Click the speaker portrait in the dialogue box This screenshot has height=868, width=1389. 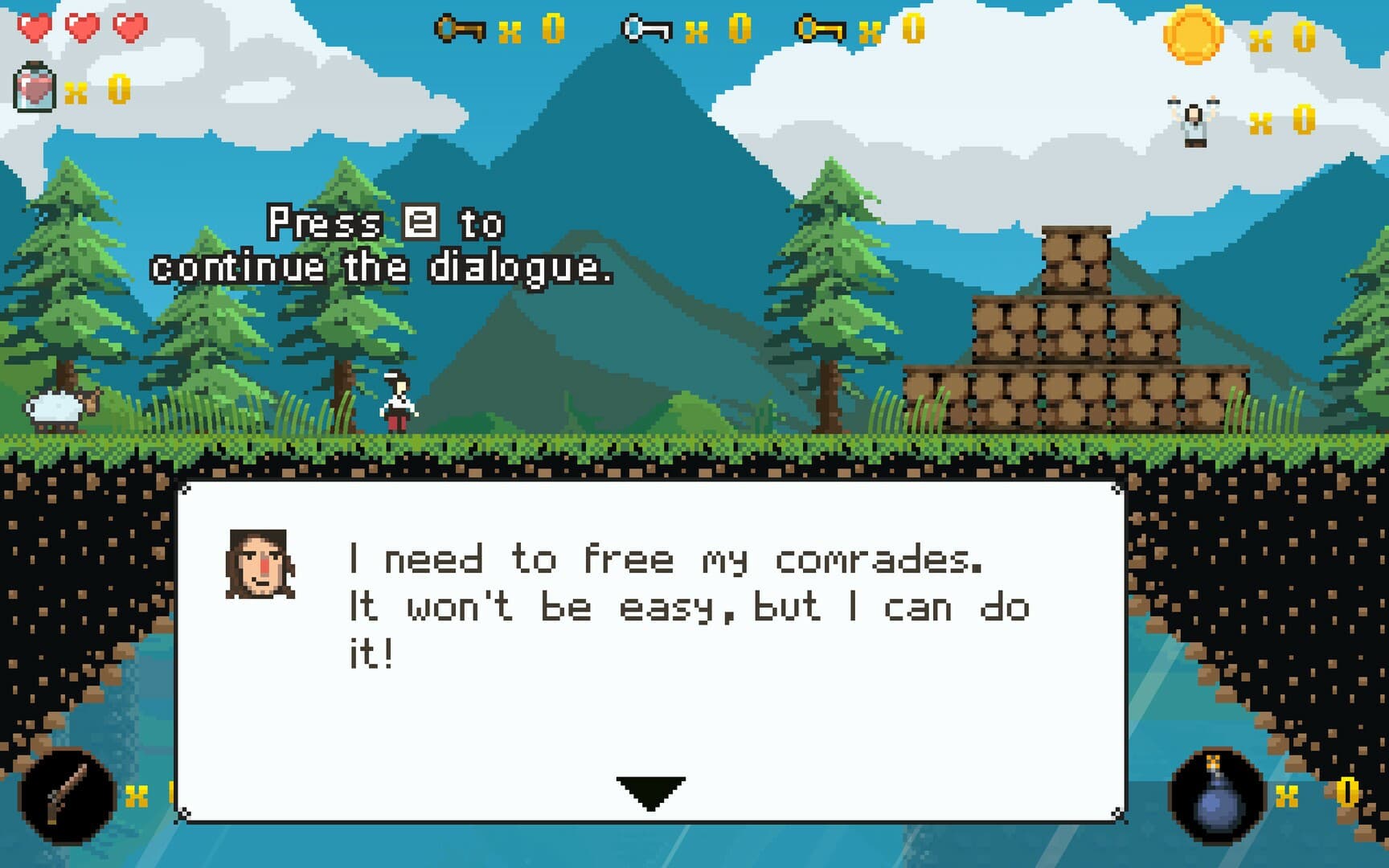tap(260, 563)
